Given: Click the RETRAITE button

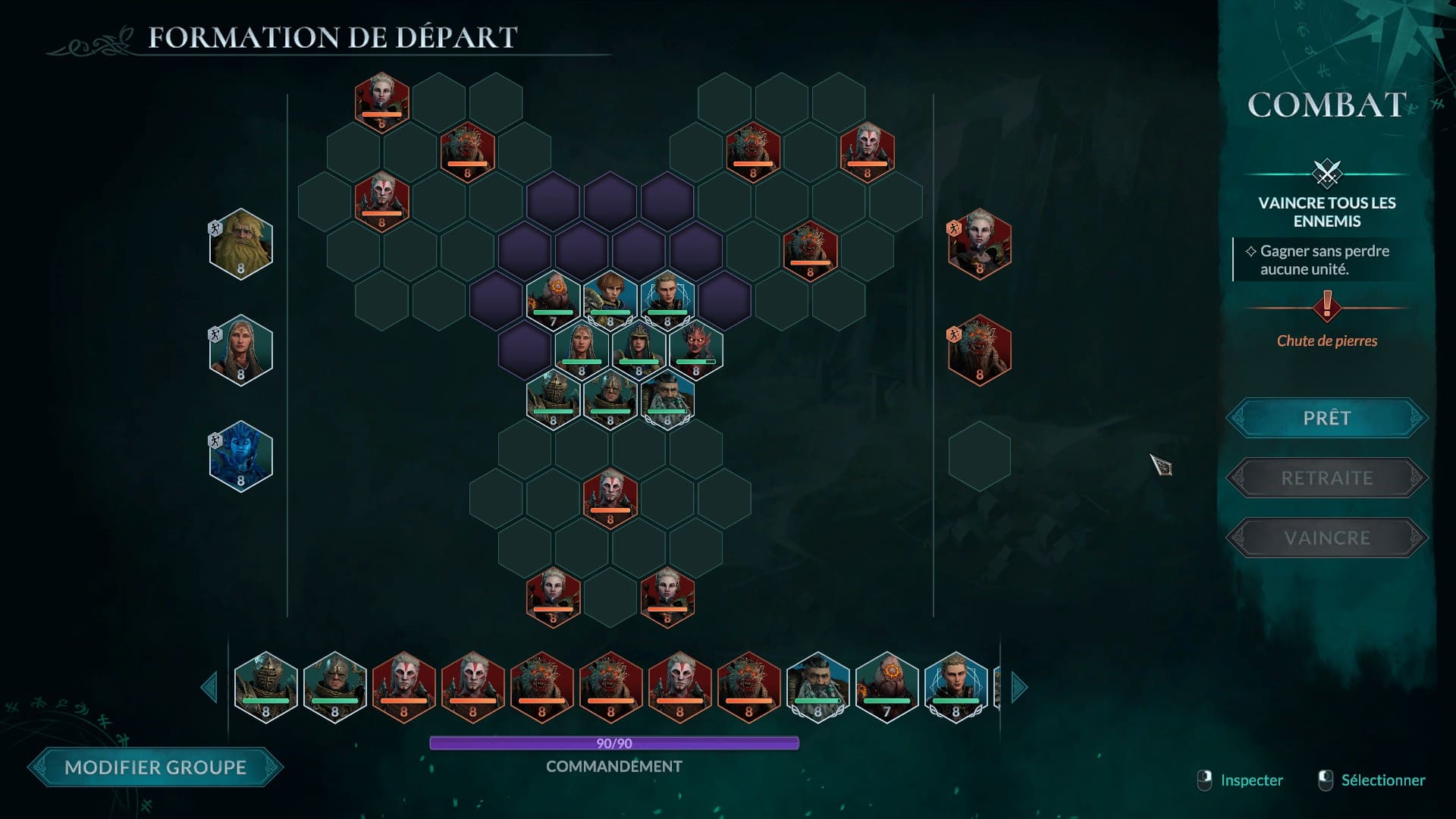Looking at the screenshot, I should [1326, 478].
